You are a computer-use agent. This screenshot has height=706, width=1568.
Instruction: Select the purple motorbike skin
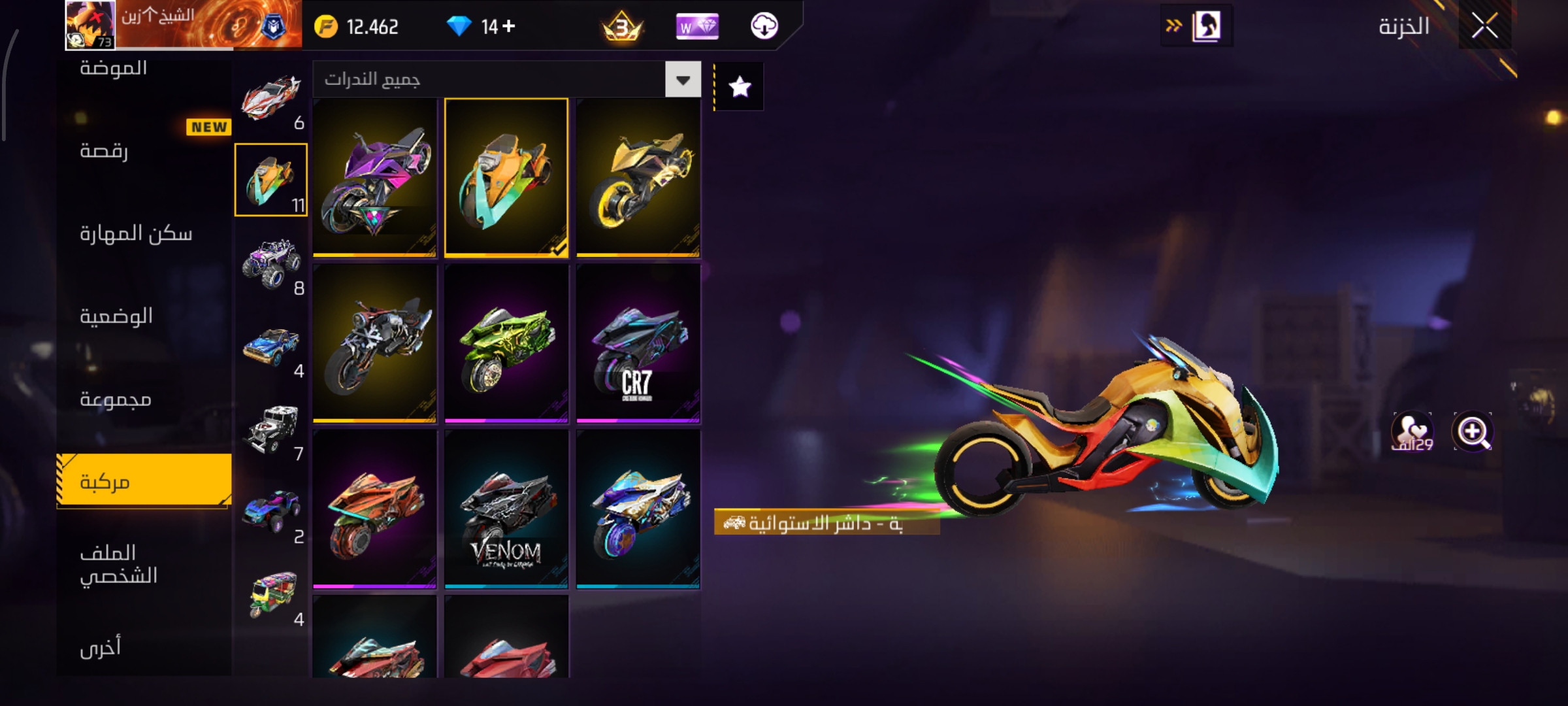click(374, 177)
